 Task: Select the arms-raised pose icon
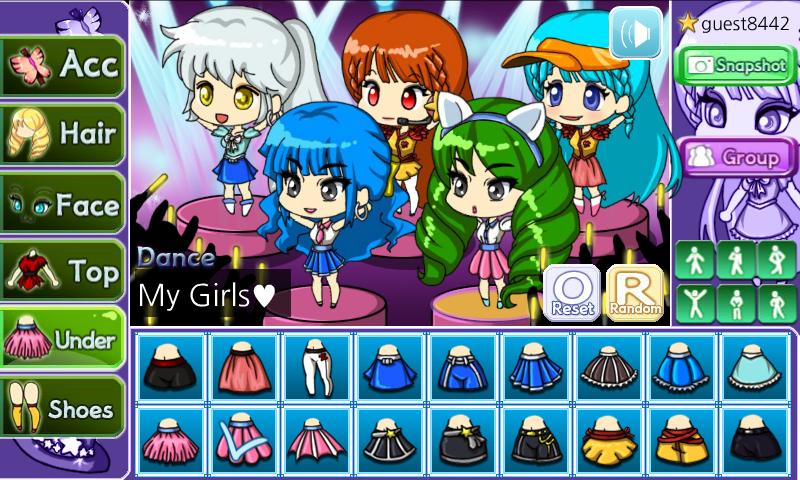point(694,303)
